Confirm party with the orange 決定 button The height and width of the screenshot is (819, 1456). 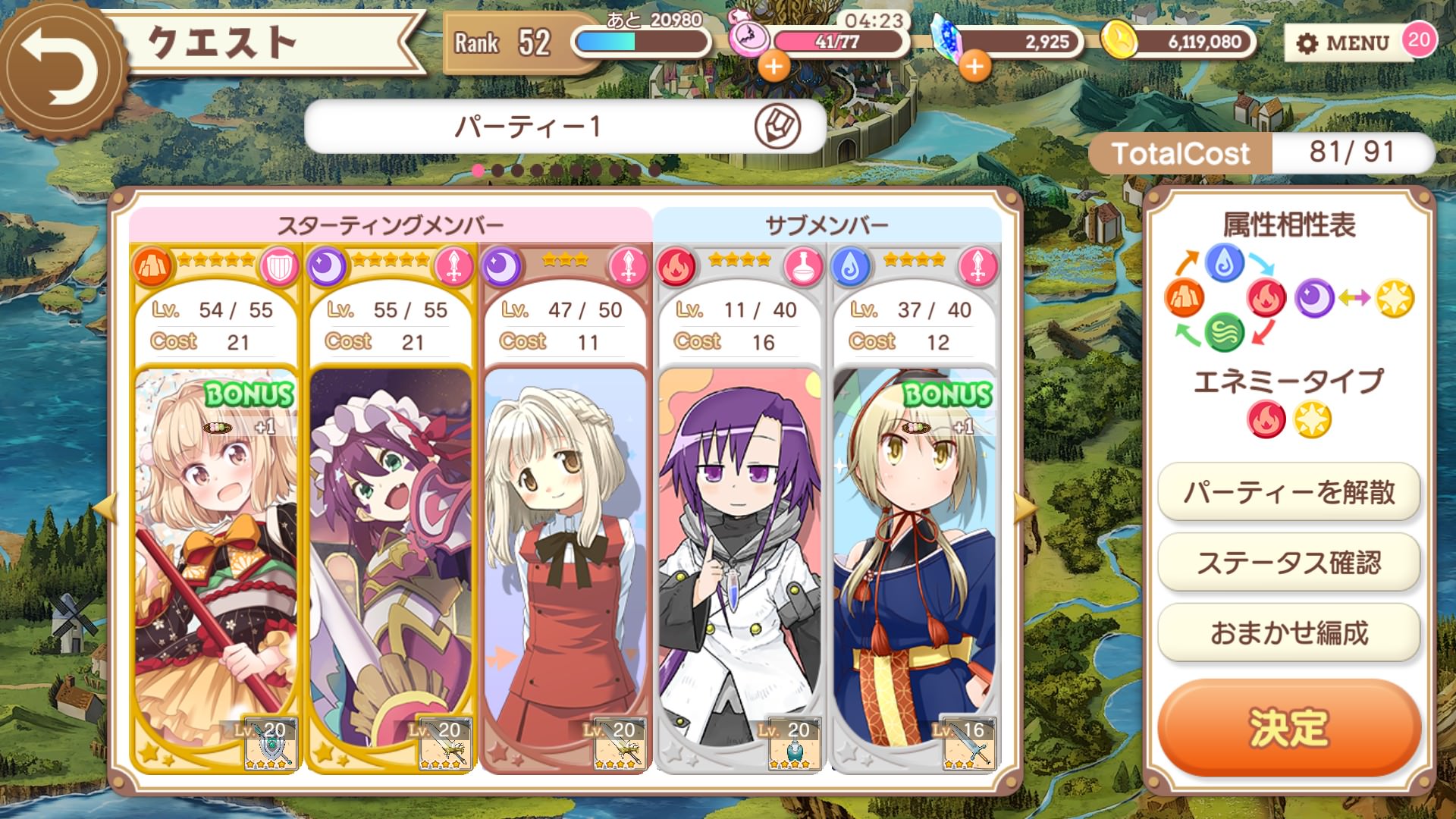[1288, 728]
